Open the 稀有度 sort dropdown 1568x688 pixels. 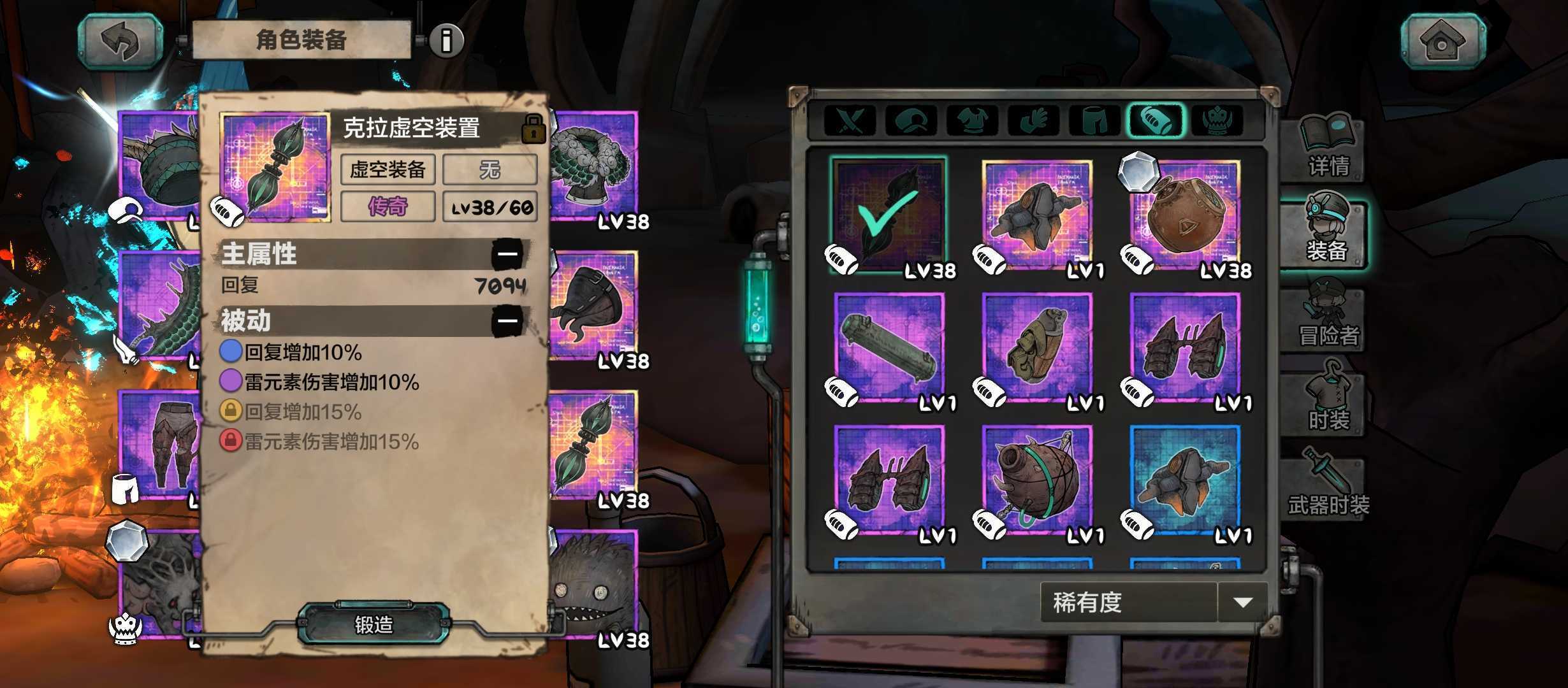[x=1242, y=602]
